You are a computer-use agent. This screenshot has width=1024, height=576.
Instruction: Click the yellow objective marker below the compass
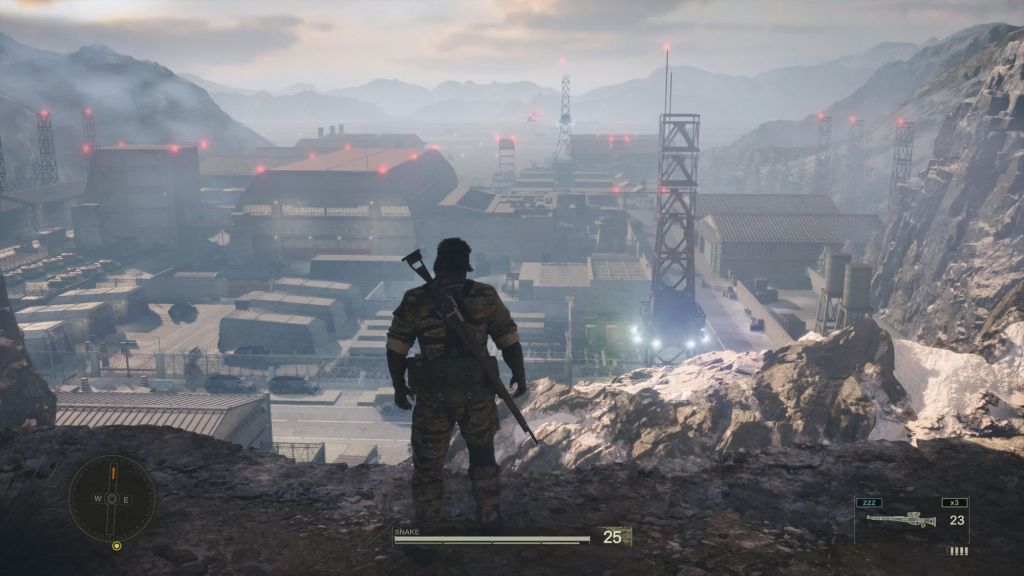pos(117,546)
